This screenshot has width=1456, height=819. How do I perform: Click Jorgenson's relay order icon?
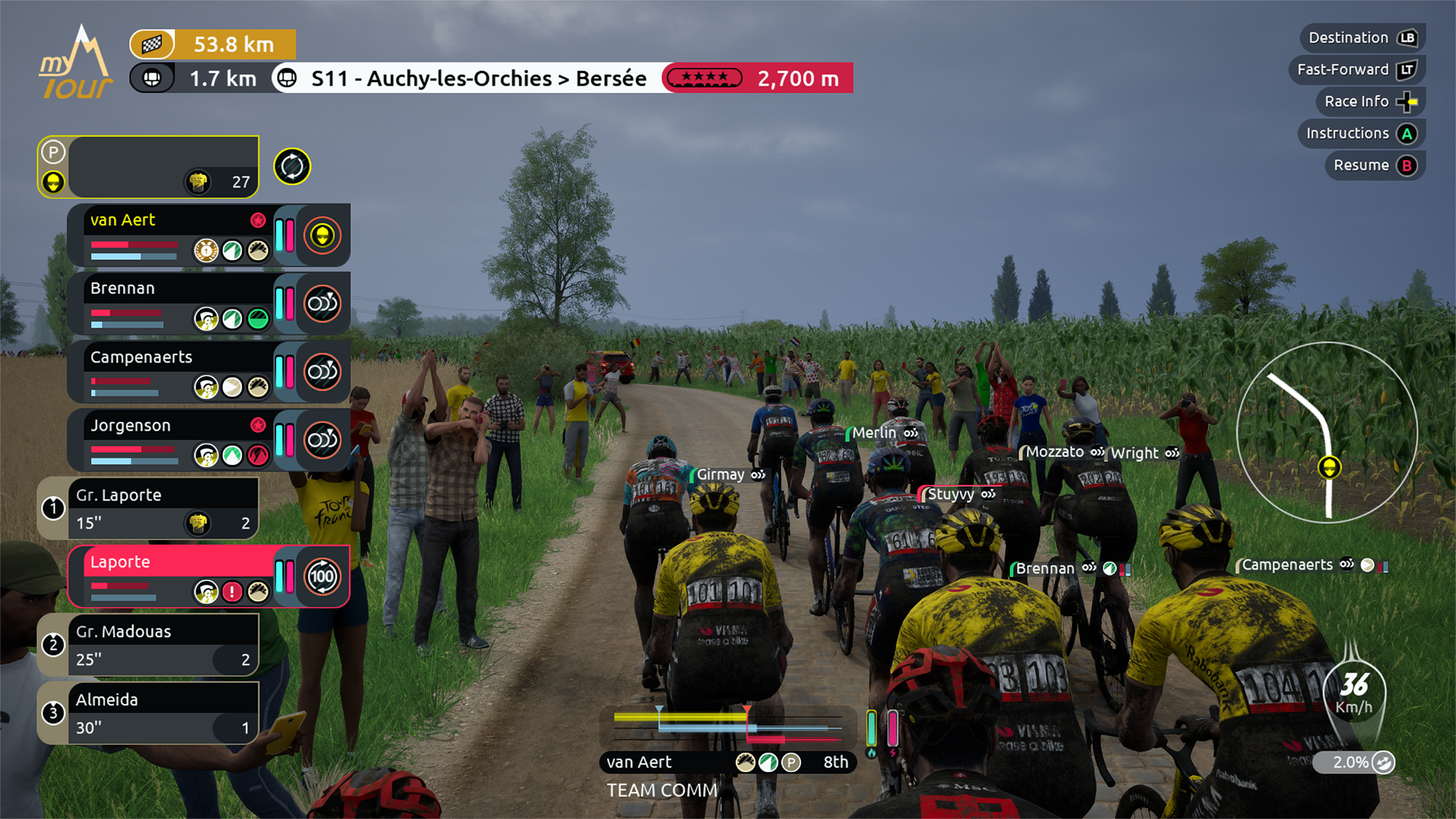coord(322,440)
